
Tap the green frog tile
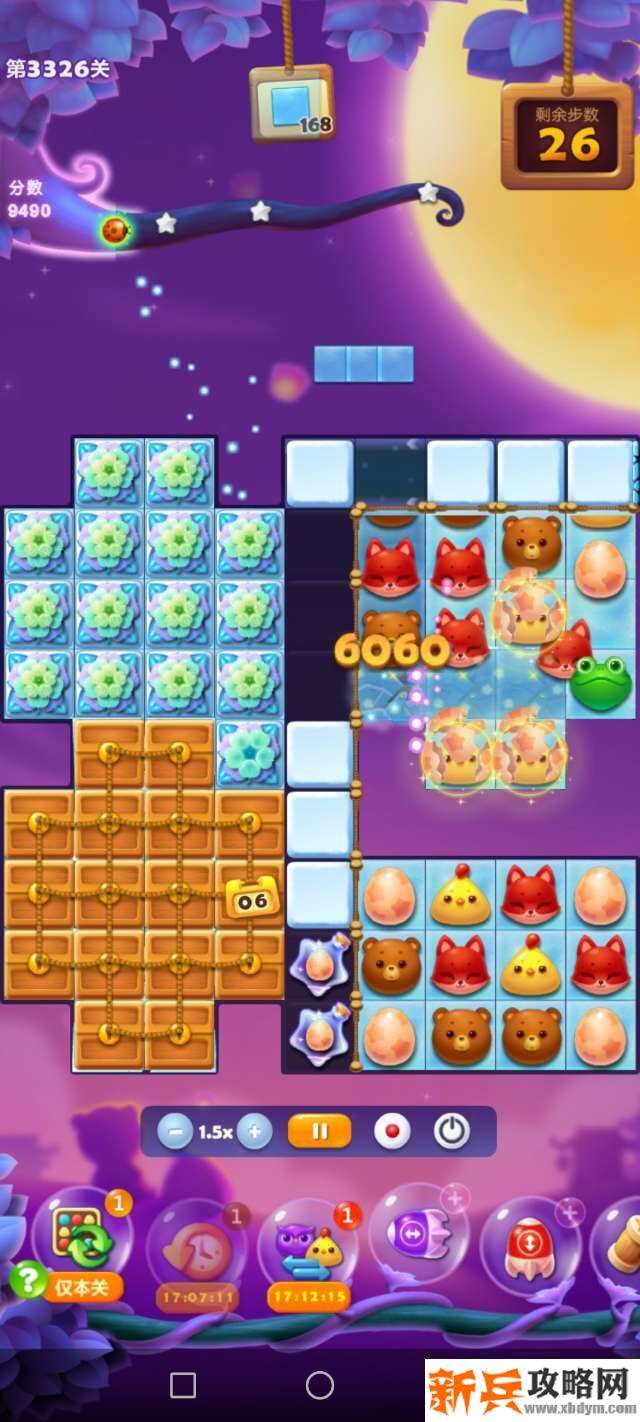(x=600, y=682)
